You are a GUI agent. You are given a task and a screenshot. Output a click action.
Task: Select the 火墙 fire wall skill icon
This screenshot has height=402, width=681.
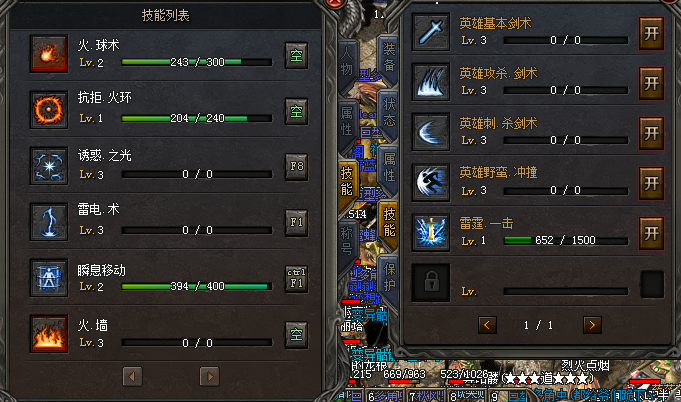(44, 332)
